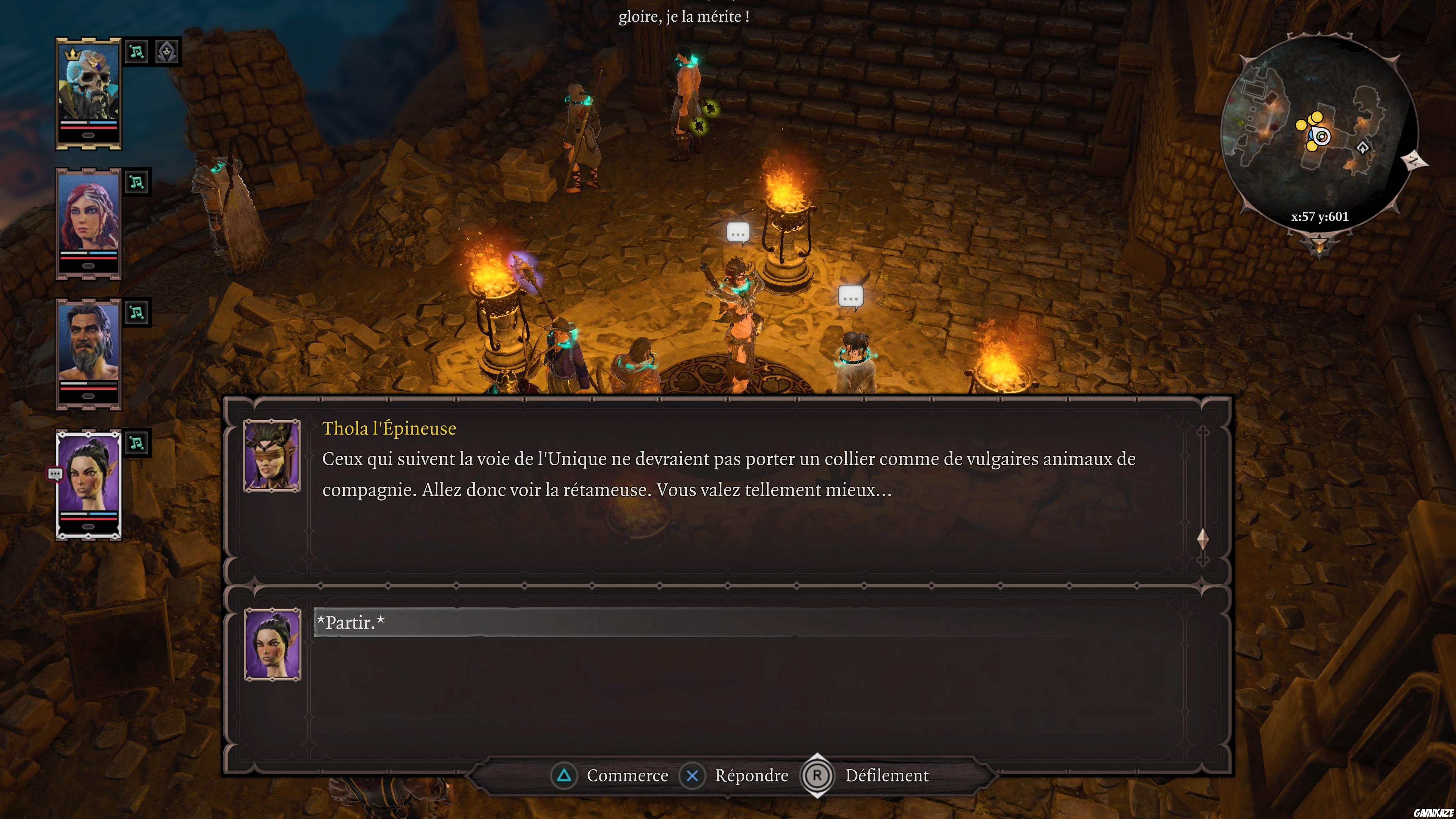Open Commerce to trade with Thola
Image resolution: width=1456 pixels, height=819 pixels.
coord(628,775)
